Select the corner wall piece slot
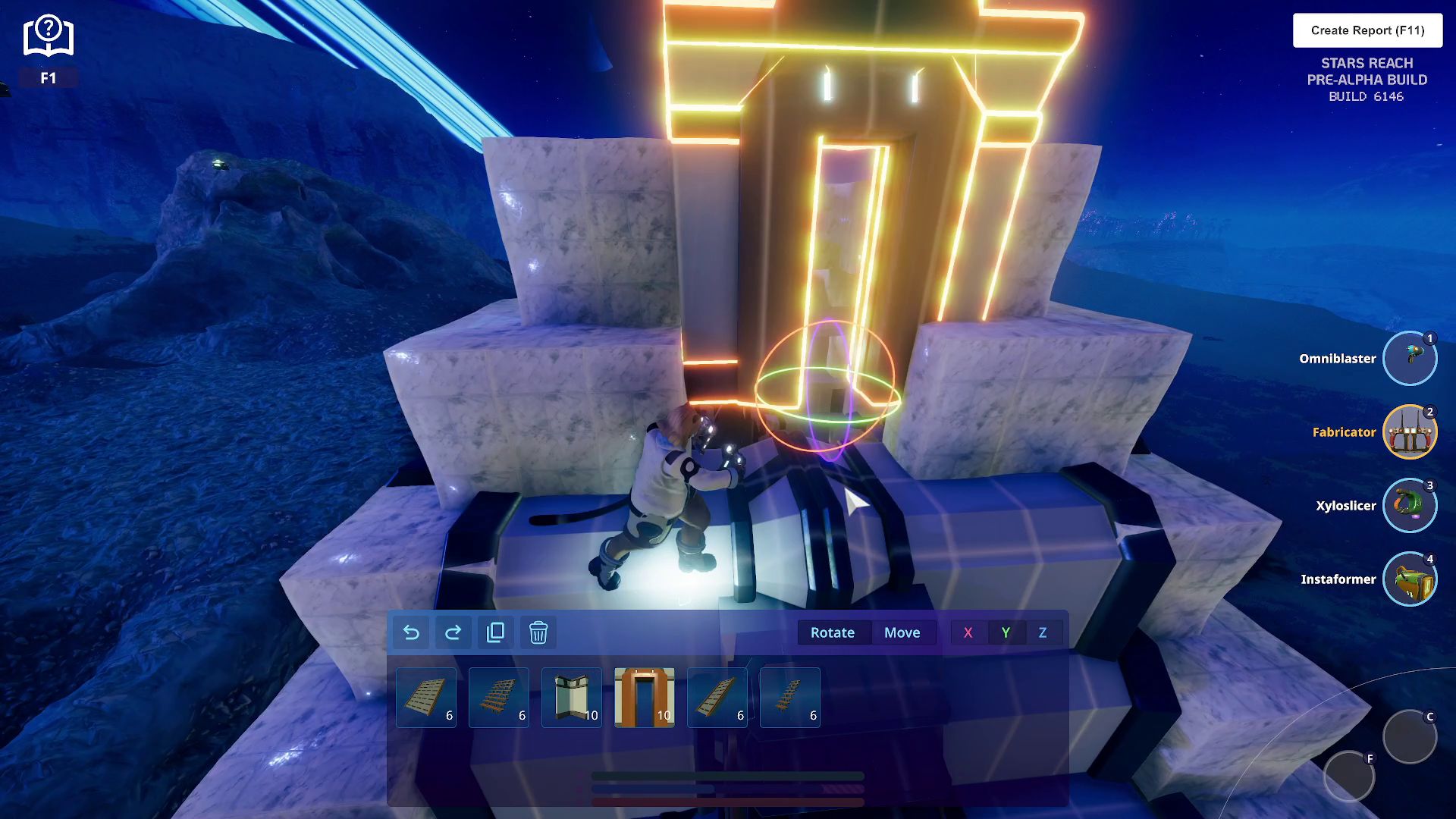This screenshot has width=1456, height=819. point(572,698)
